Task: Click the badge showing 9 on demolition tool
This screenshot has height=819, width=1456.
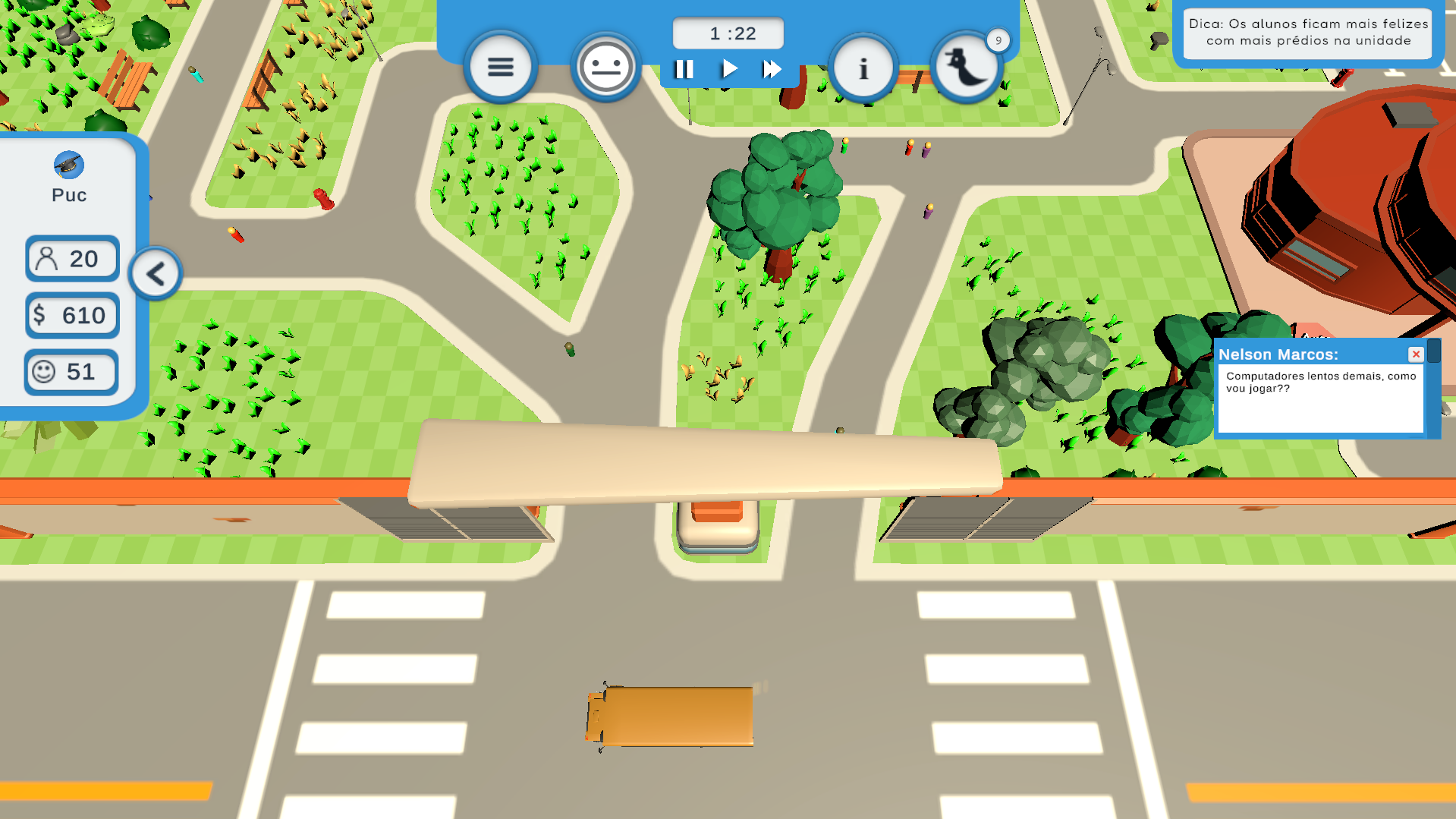Action: click(998, 40)
